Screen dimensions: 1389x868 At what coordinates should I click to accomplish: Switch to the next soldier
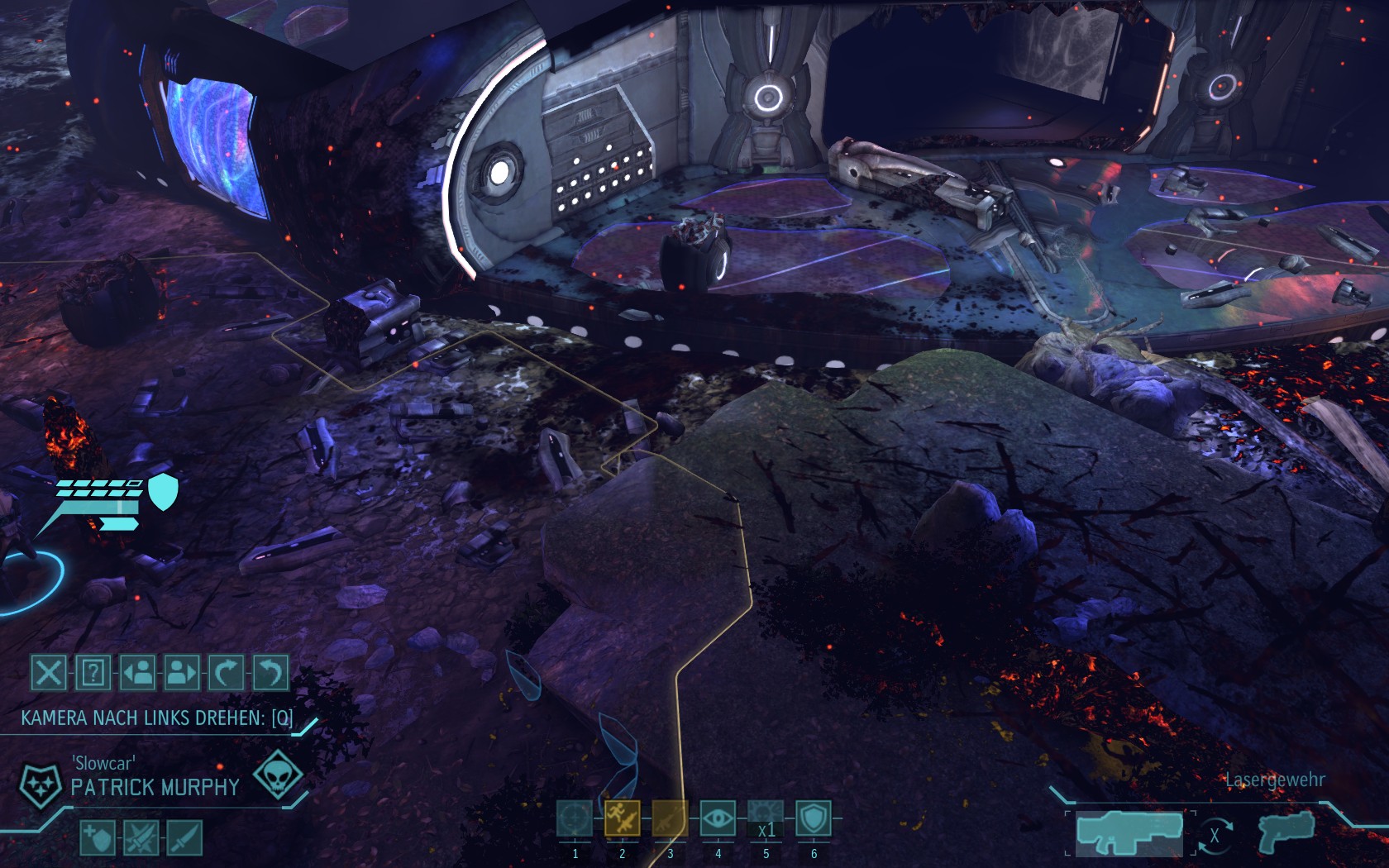(181, 673)
